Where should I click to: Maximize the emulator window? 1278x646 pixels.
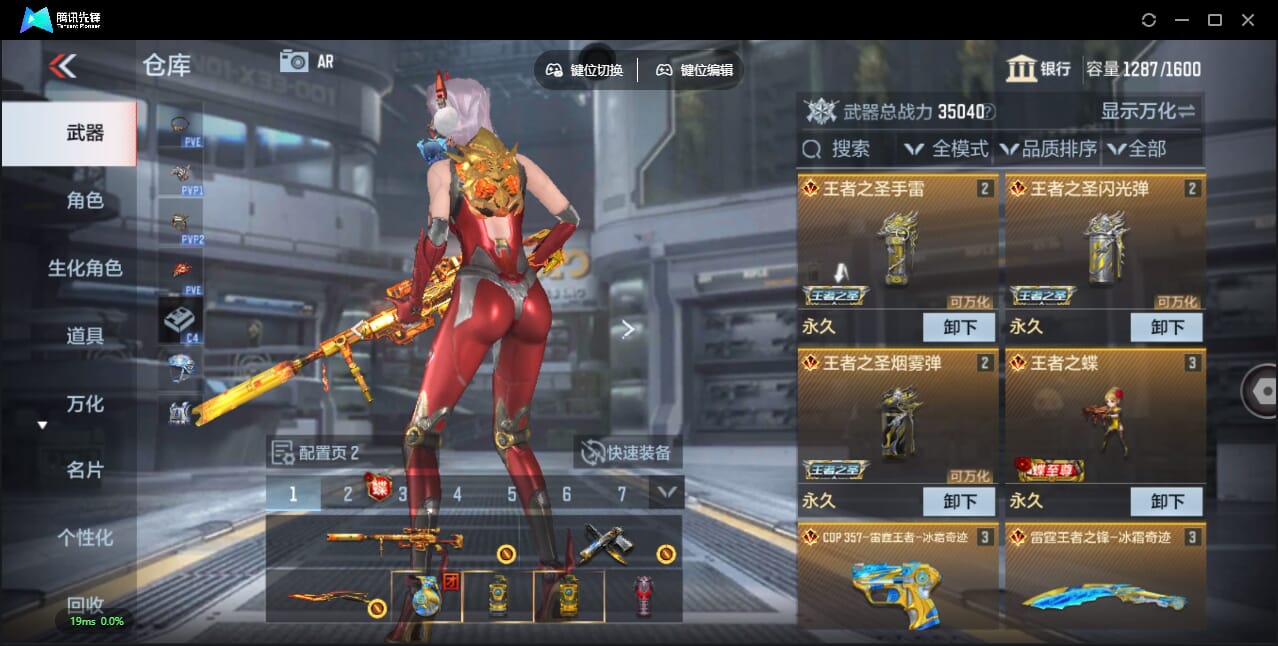tap(1215, 20)
